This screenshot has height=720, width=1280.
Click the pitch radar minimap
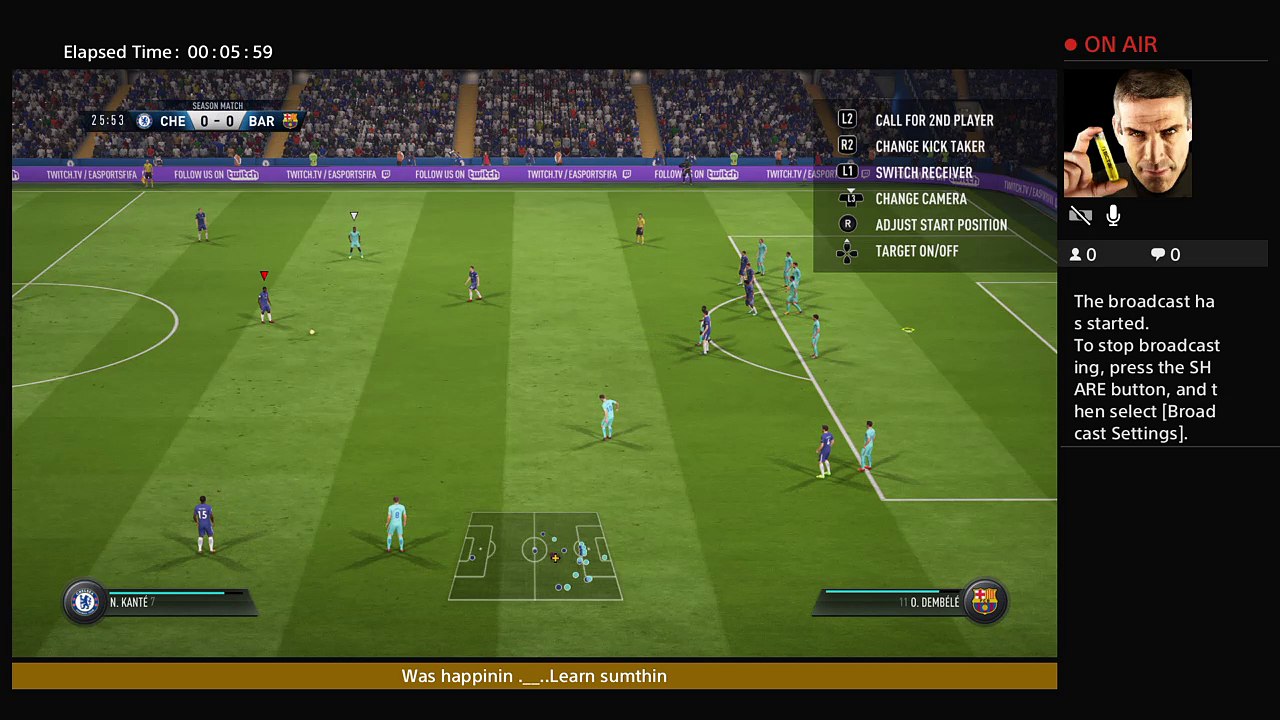pos(535,556)
